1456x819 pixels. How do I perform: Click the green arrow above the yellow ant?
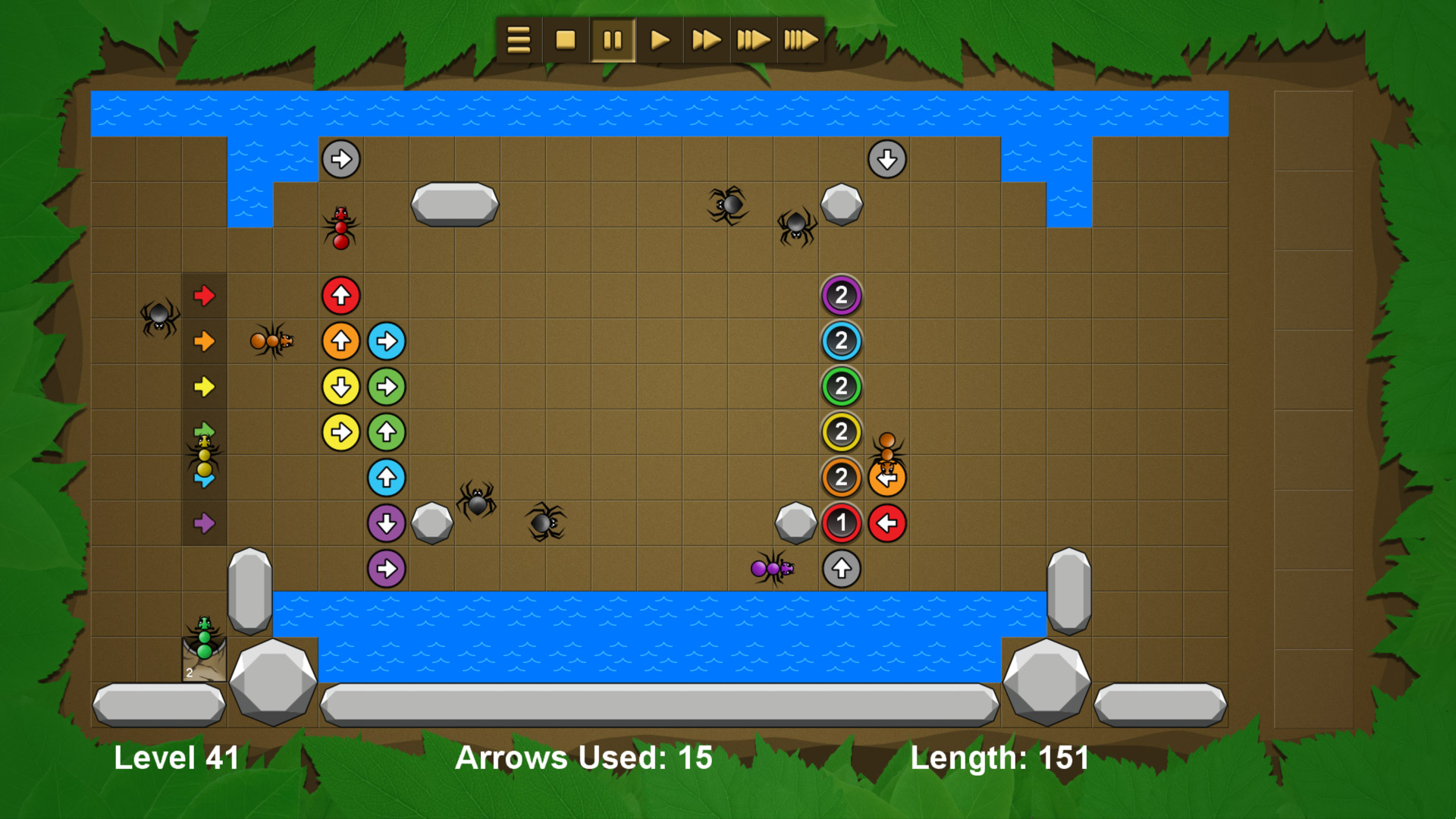point(205,428)
